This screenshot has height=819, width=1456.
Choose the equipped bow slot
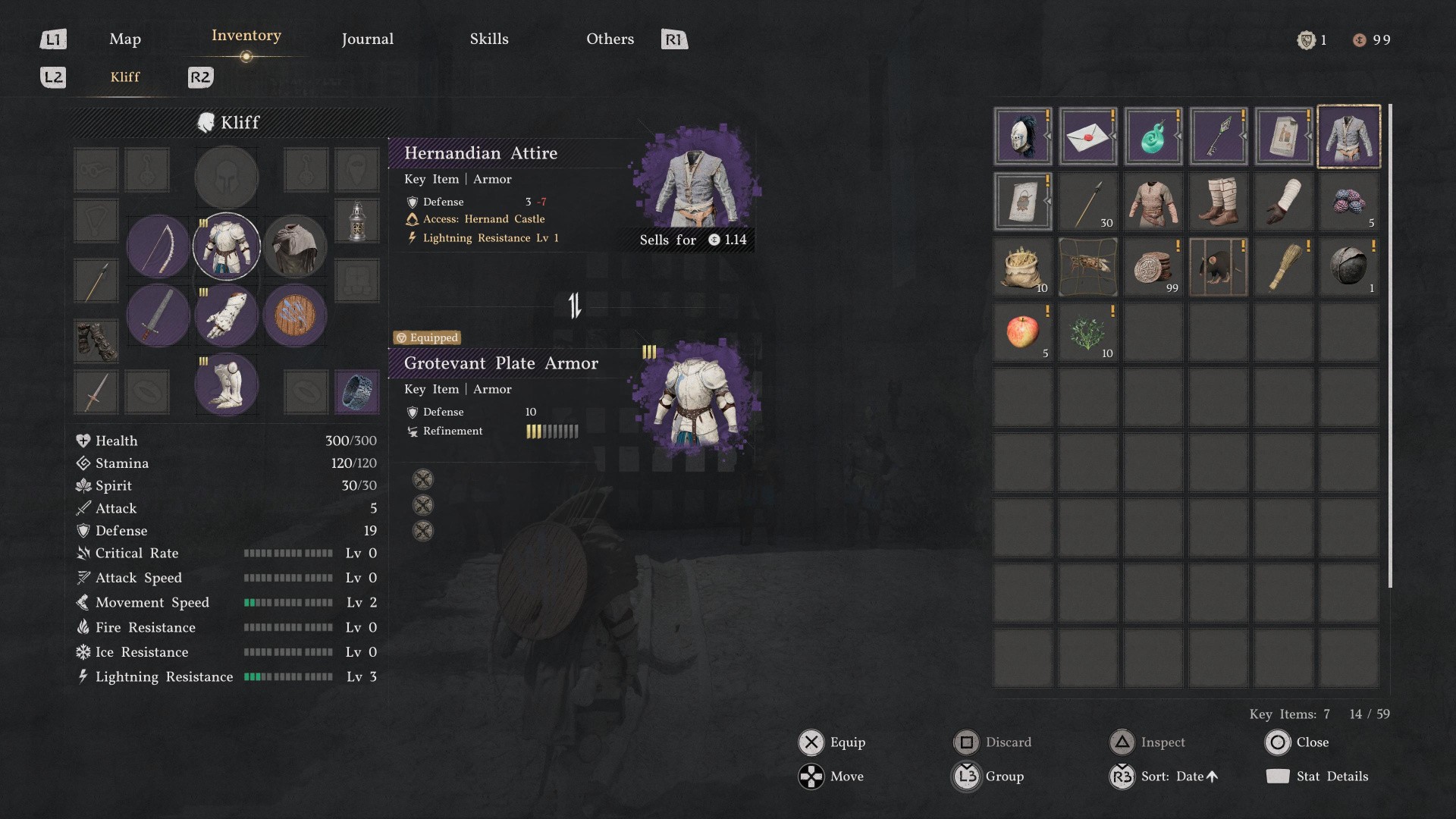[x=158, y=246]
